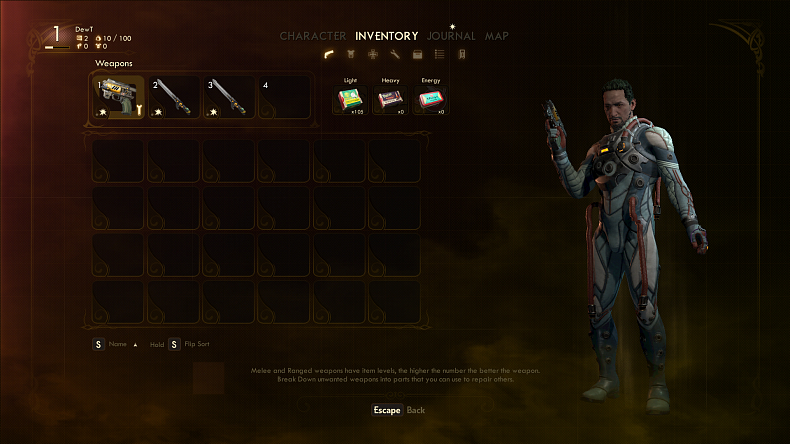The width and height of the screenshot is (790, 444).
Task: Select the sword in weapon slot 2
Action: [174, 97]
